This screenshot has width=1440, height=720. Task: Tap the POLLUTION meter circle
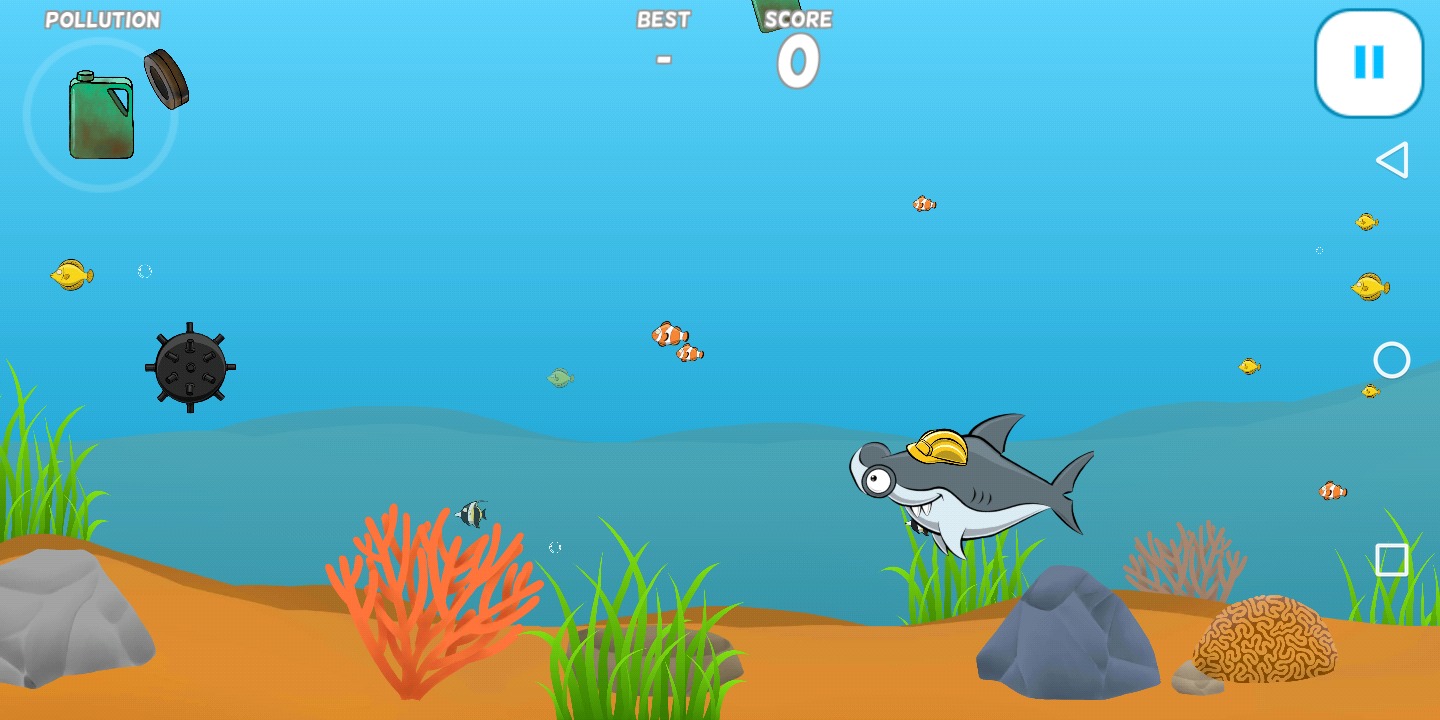[x=100, y=115]
